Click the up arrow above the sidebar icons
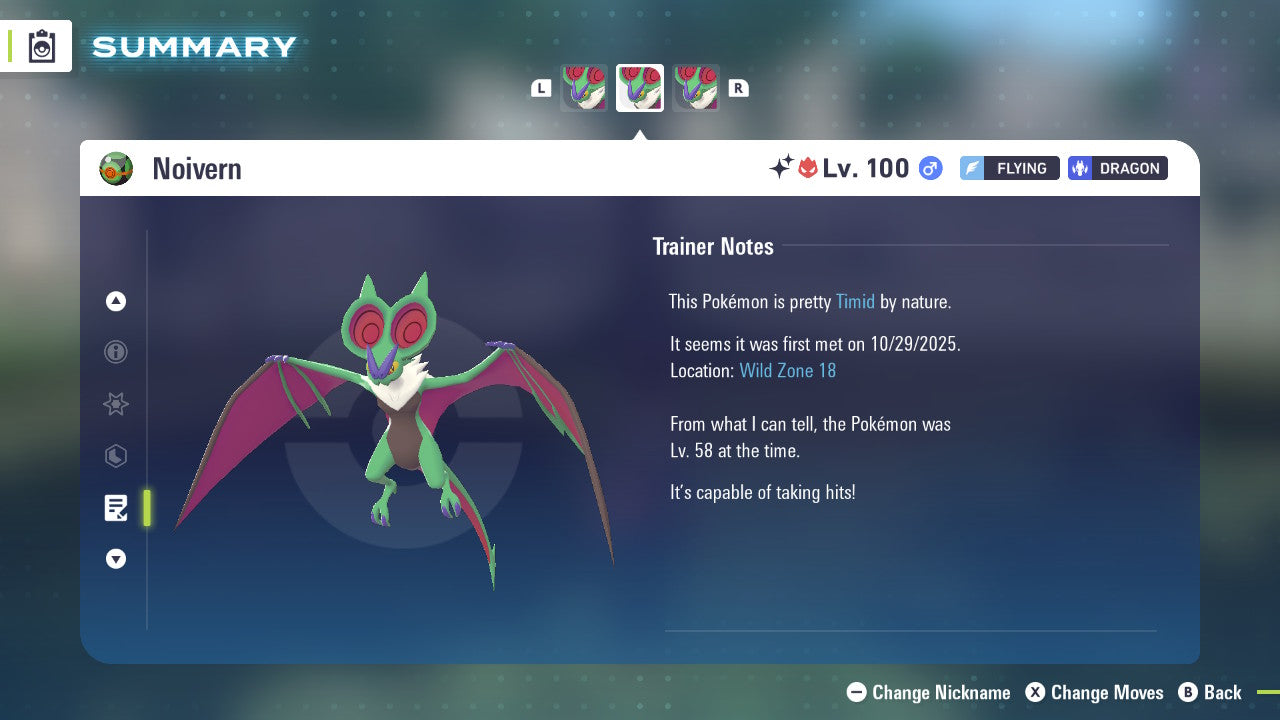Screen dimensions: 1280x720 [x=115, y=300]
